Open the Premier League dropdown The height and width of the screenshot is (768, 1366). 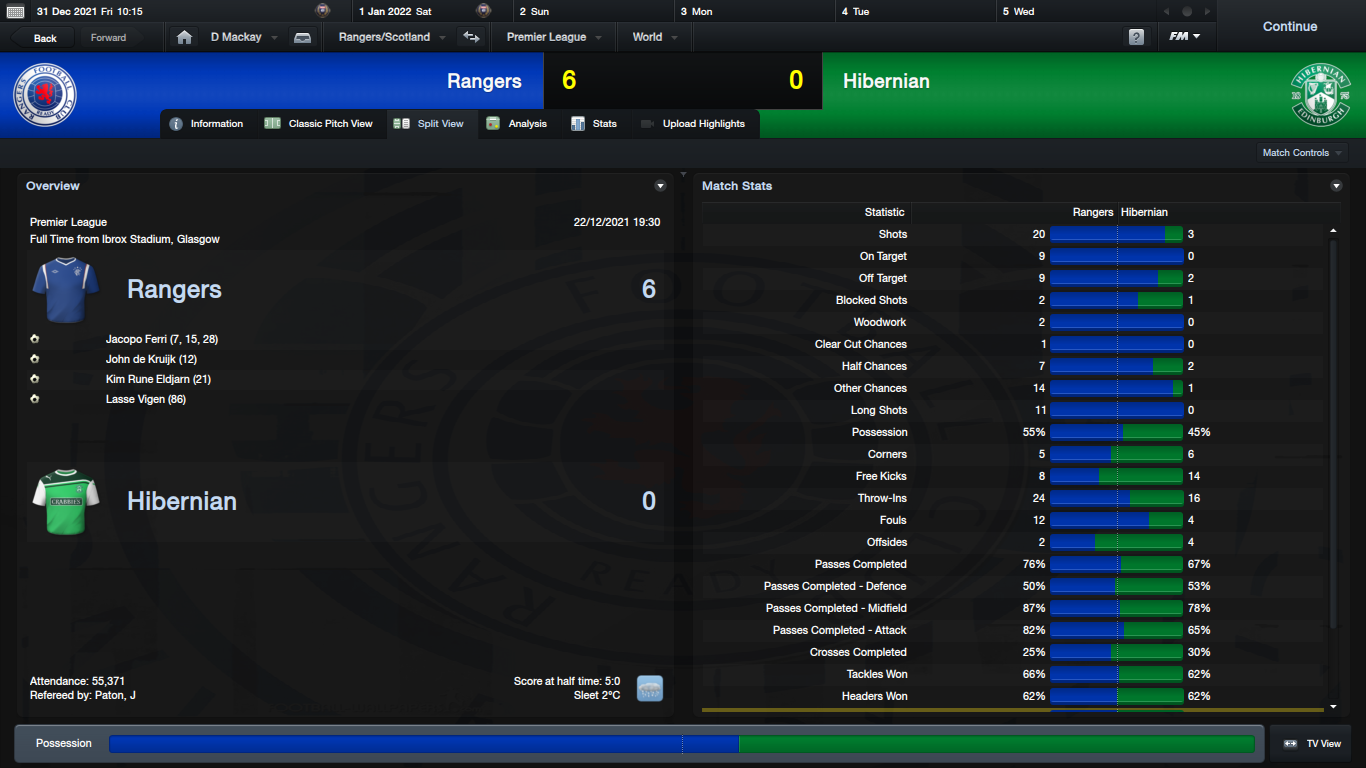coord(554,37)
